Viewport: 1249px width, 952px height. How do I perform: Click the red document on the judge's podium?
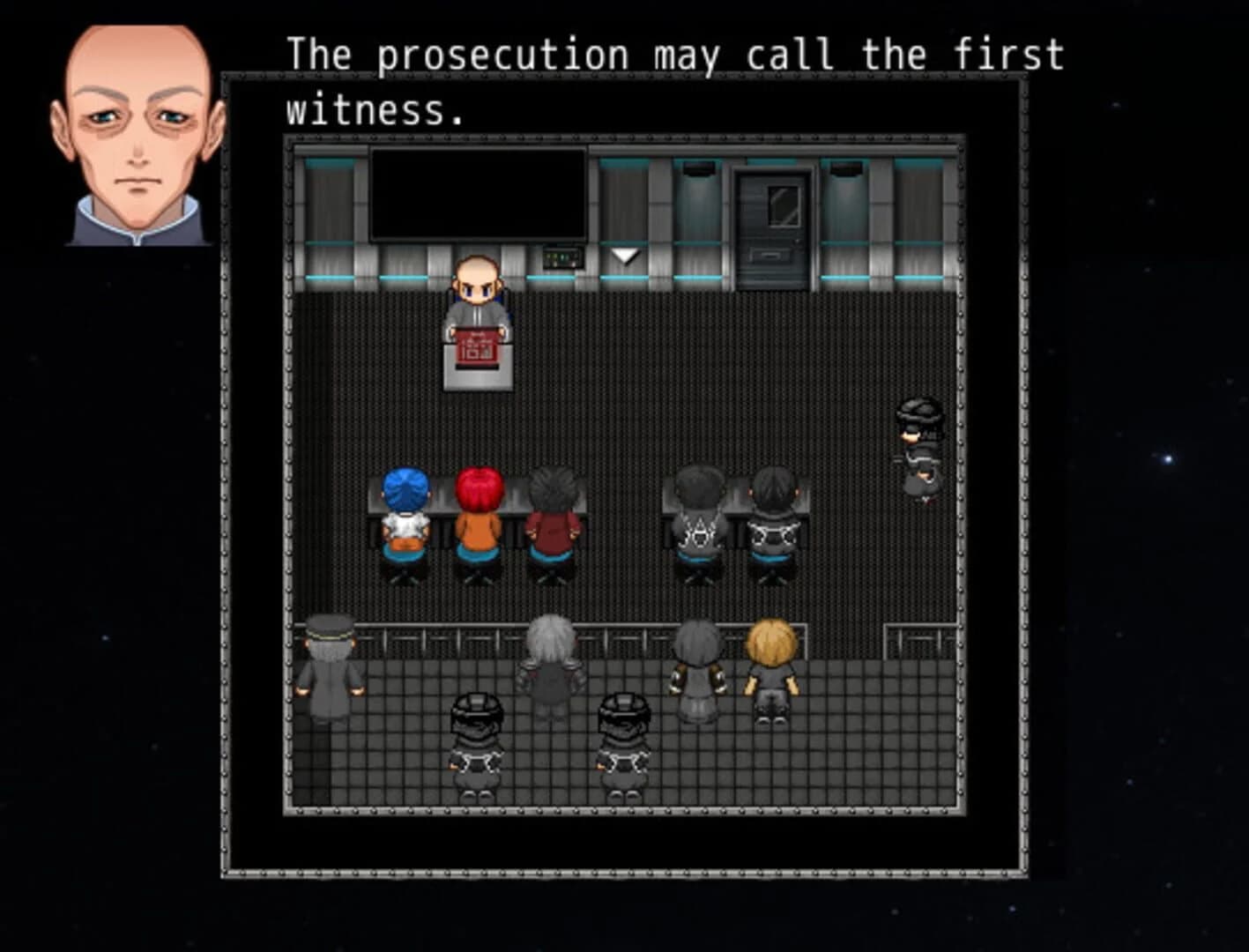(476, 344)
